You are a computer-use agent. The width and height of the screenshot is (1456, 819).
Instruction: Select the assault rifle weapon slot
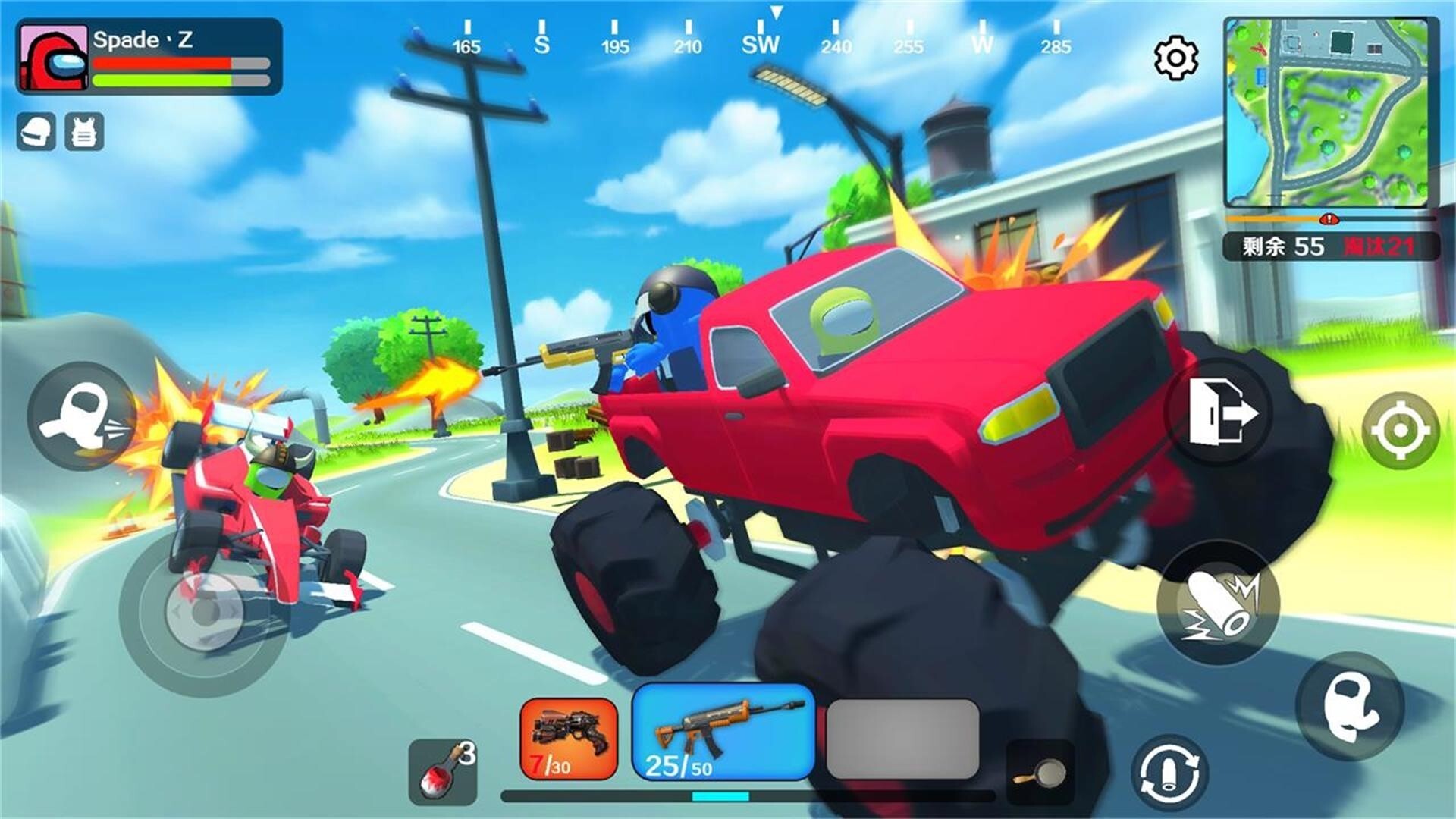click(x=723, y=732)
